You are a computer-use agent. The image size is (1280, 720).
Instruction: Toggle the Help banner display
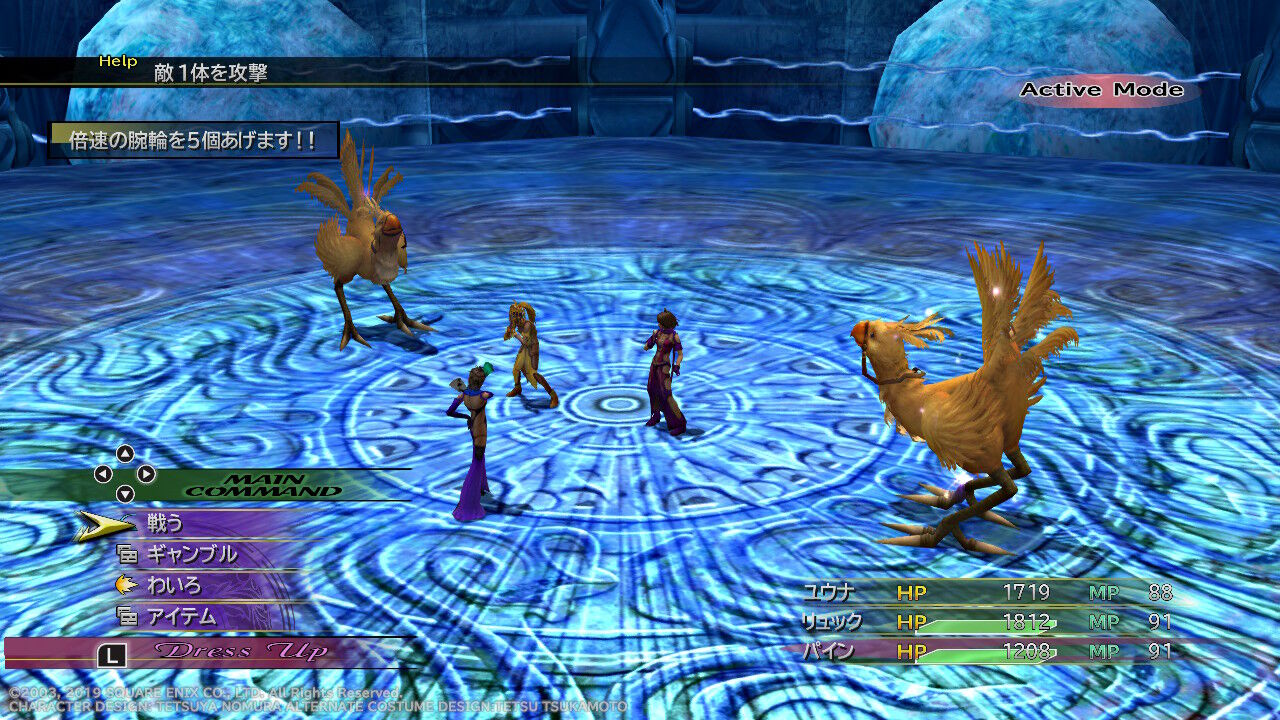point(118,62)
